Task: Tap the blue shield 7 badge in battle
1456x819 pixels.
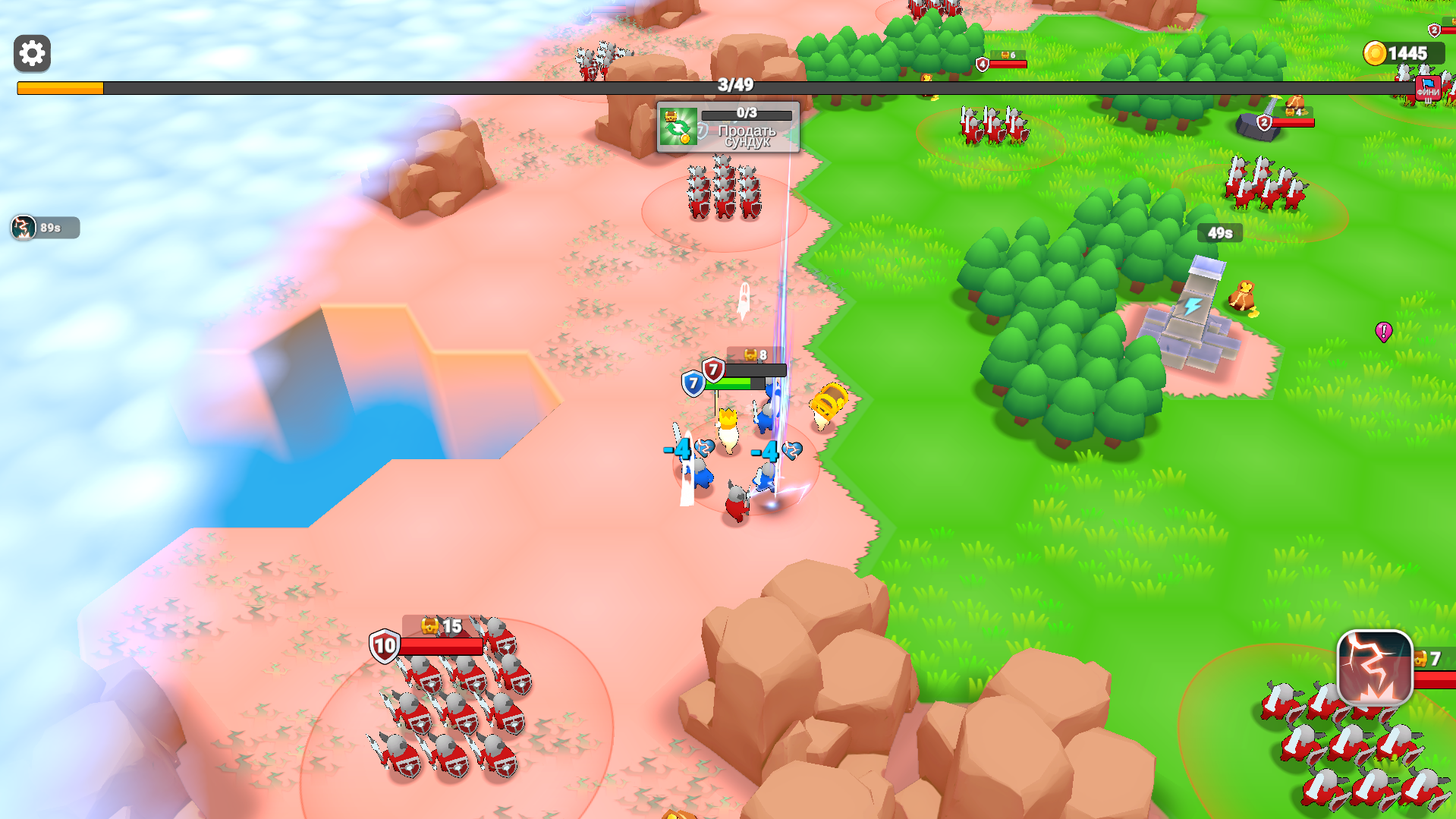Action: tap(694, 382)
